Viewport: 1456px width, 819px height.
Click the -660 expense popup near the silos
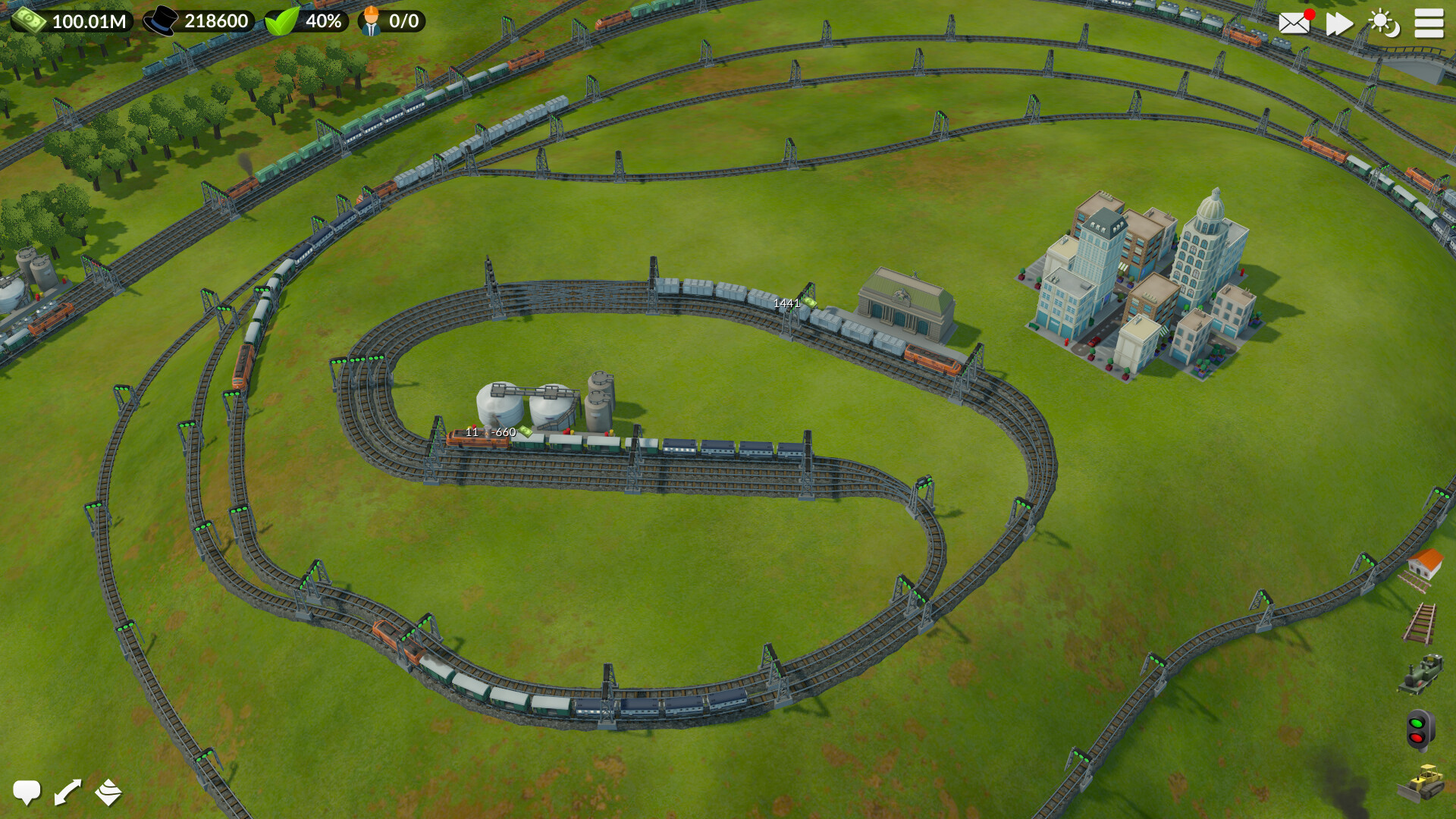tap(504, 432)
